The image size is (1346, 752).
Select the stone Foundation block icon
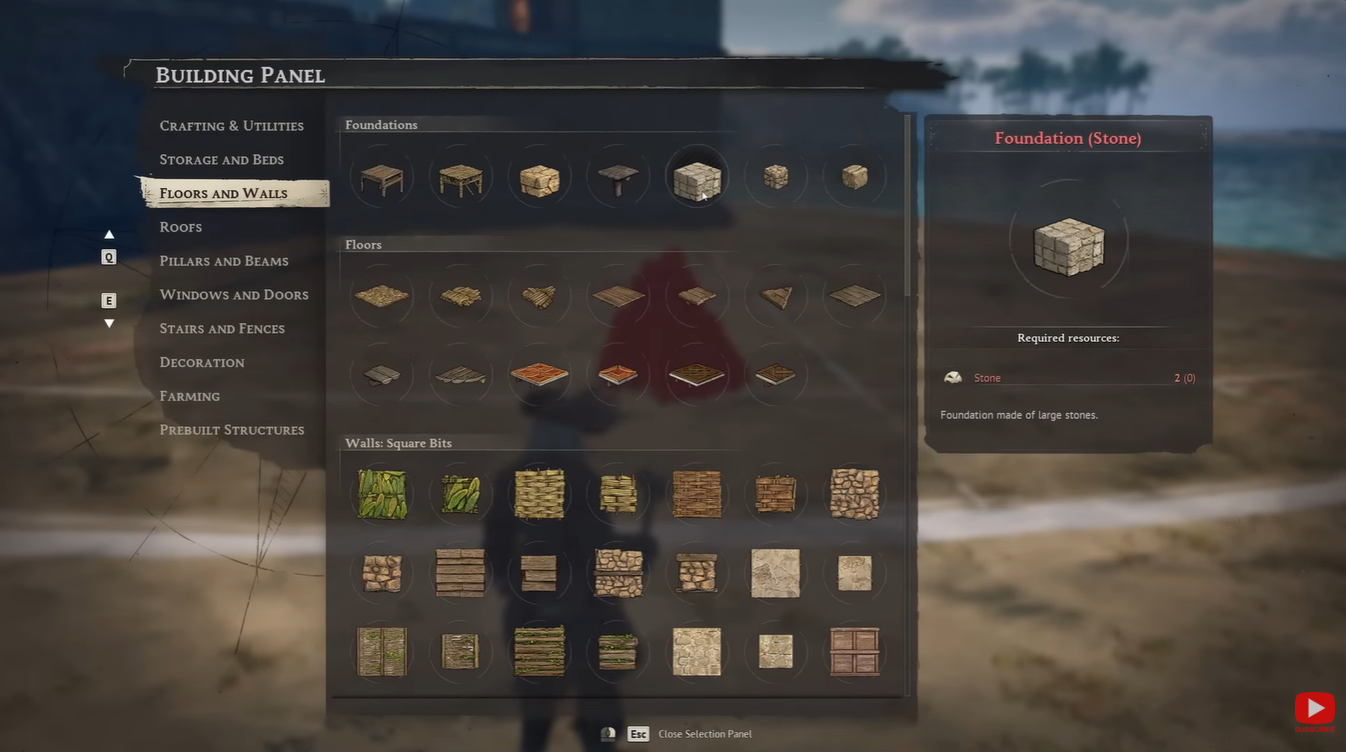696,176
